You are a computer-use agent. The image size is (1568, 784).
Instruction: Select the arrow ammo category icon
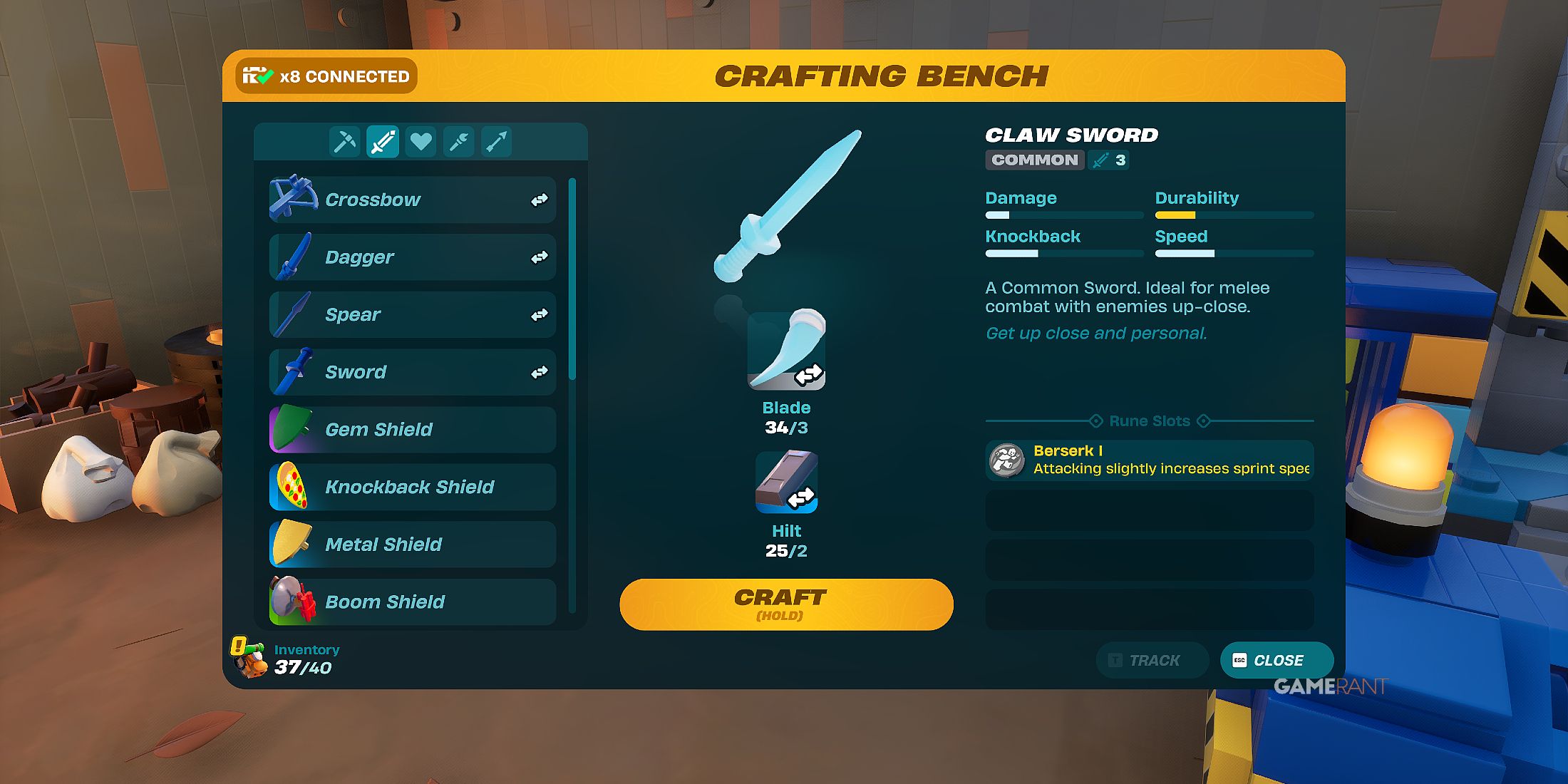(x=497, y=141)
